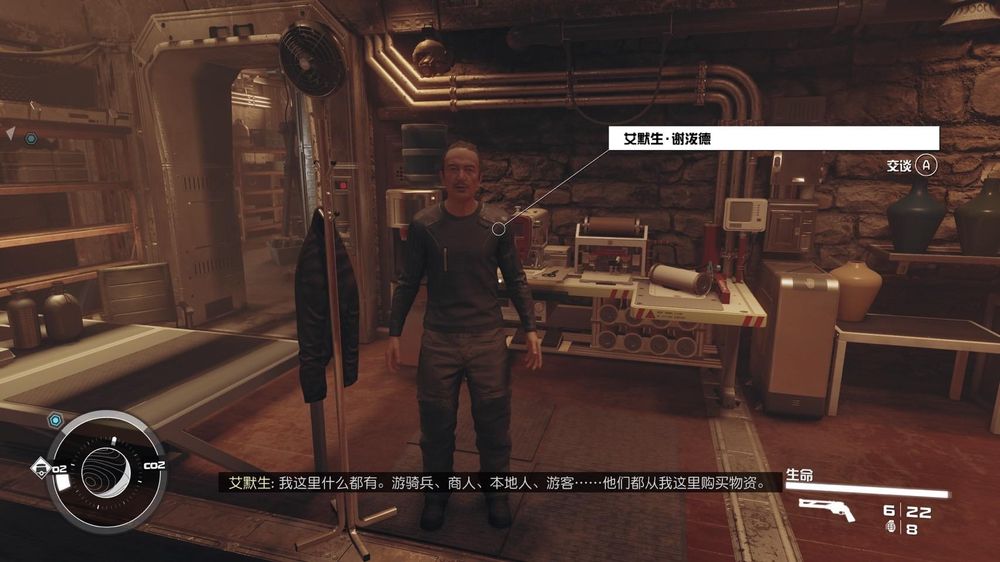Click the 艾默生·谢泼德 name banner
Image resolution: width=1000 pixels, height=562 pixels.
[774, 138]
